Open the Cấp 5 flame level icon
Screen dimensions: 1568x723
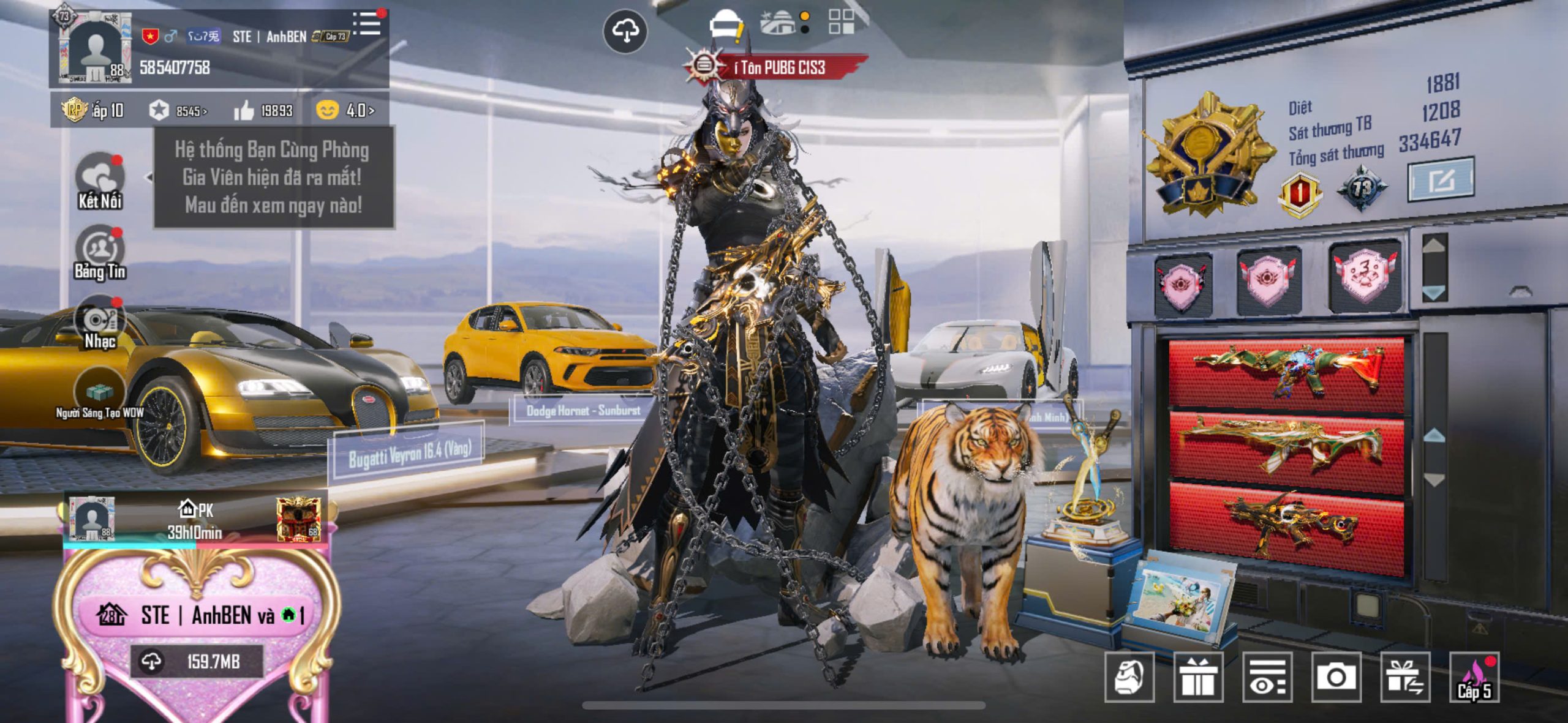click(x=1474, y=677)
